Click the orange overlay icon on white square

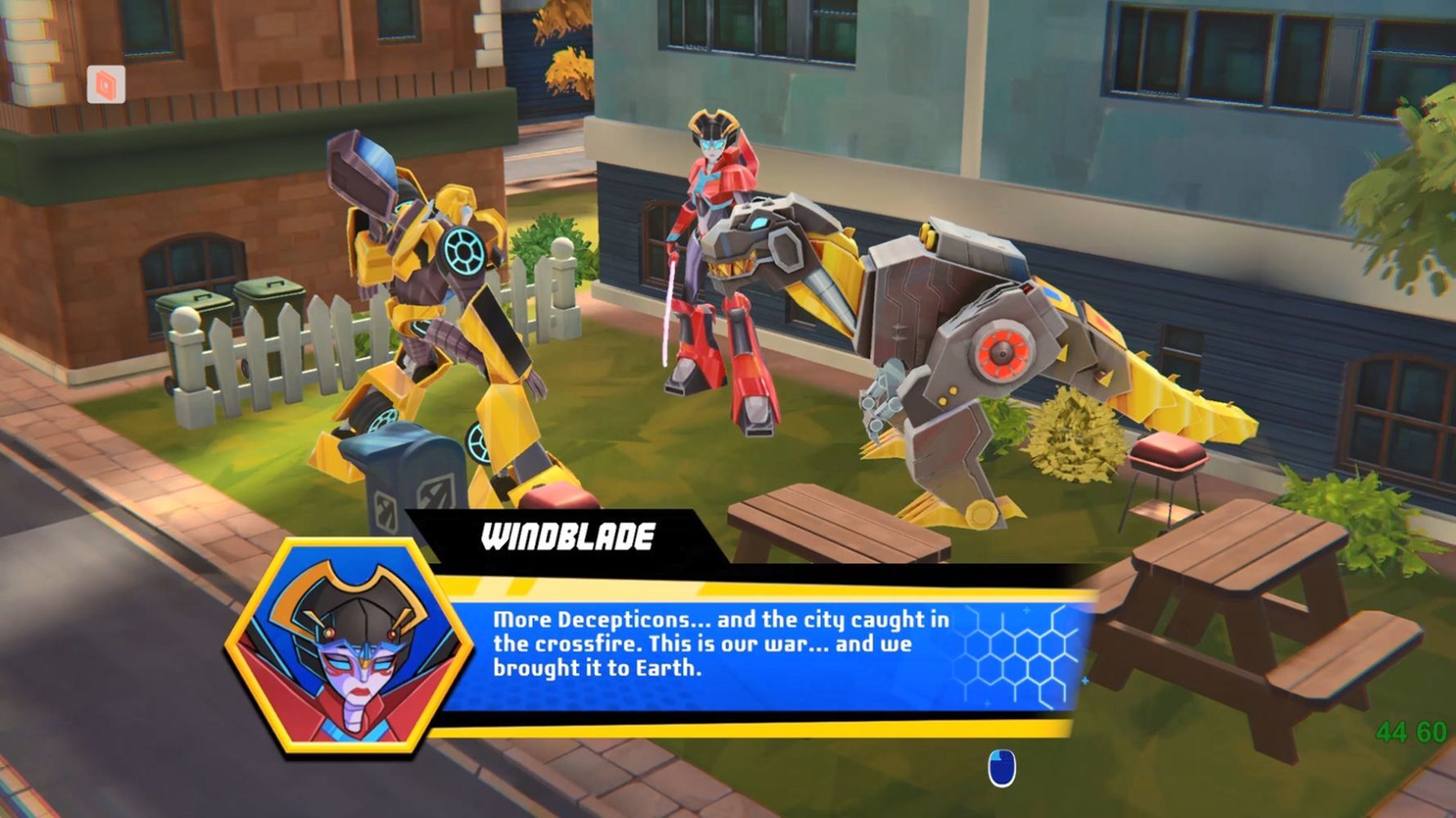pos(106,84)
